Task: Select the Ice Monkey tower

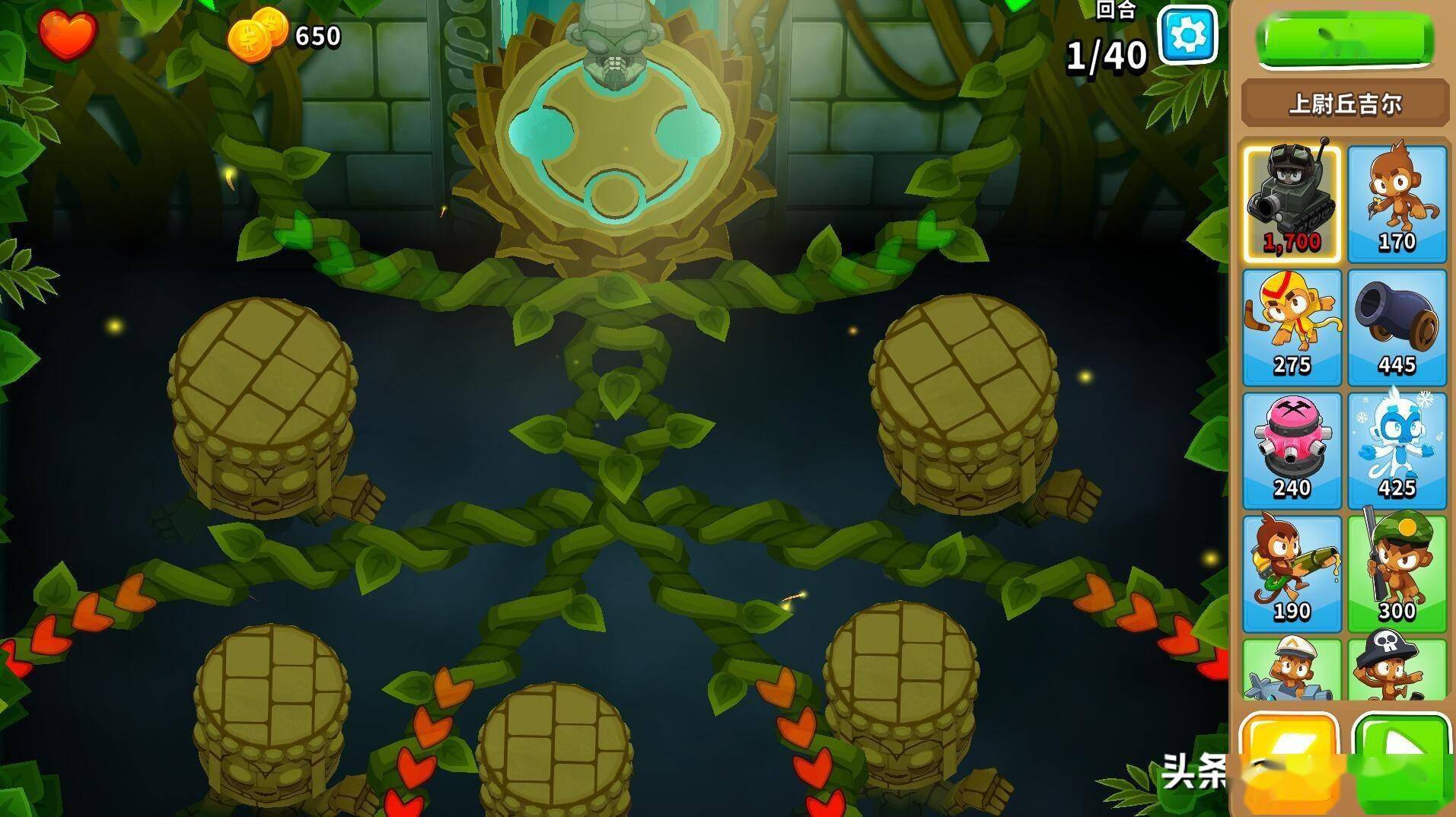Action: pyautogui.click(x=1397, y=450)
